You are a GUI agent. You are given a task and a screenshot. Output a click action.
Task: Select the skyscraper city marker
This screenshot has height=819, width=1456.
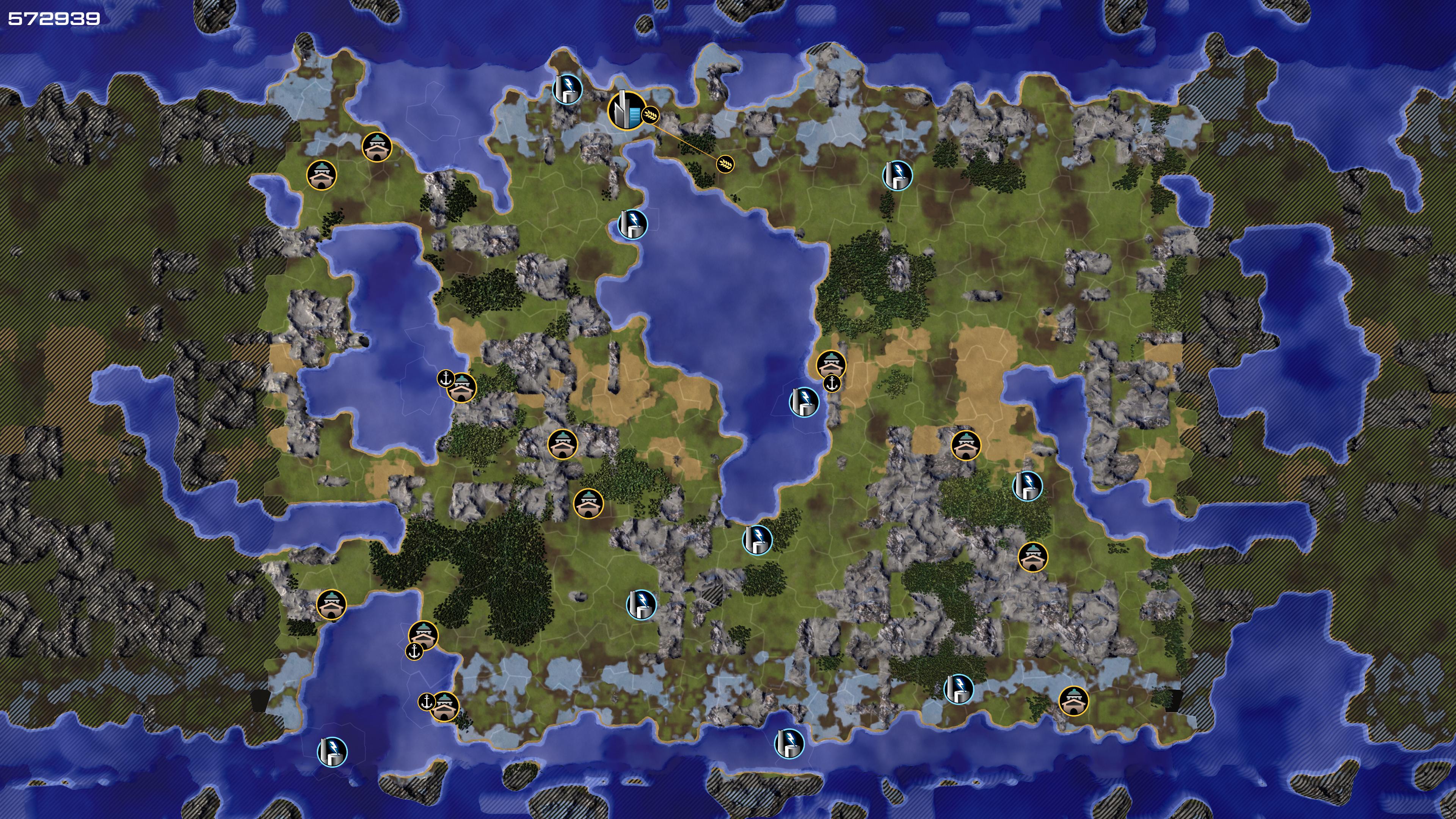(x=626, y=110)
